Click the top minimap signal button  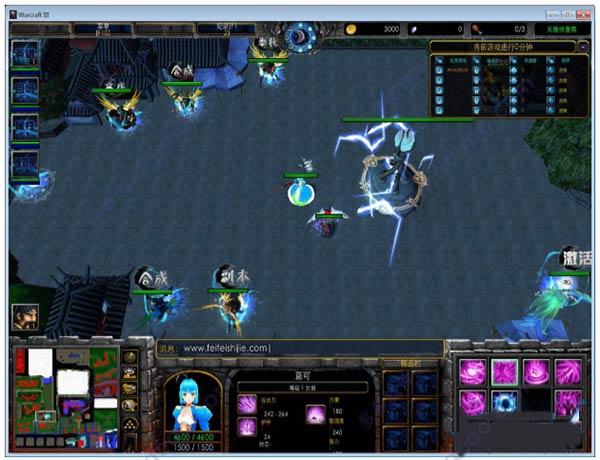pos(130,356)
